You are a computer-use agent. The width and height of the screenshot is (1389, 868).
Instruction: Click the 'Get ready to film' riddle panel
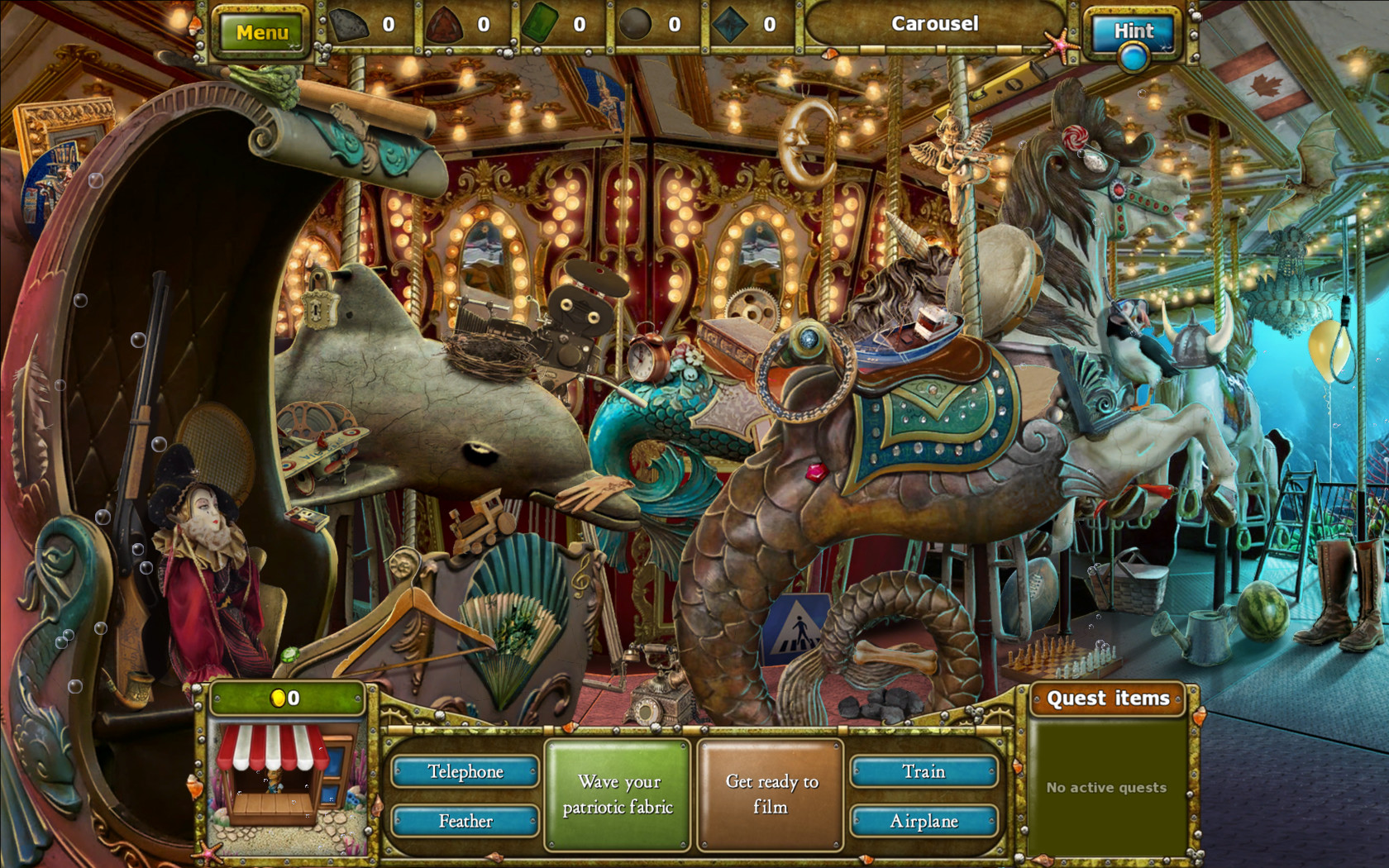770,791
